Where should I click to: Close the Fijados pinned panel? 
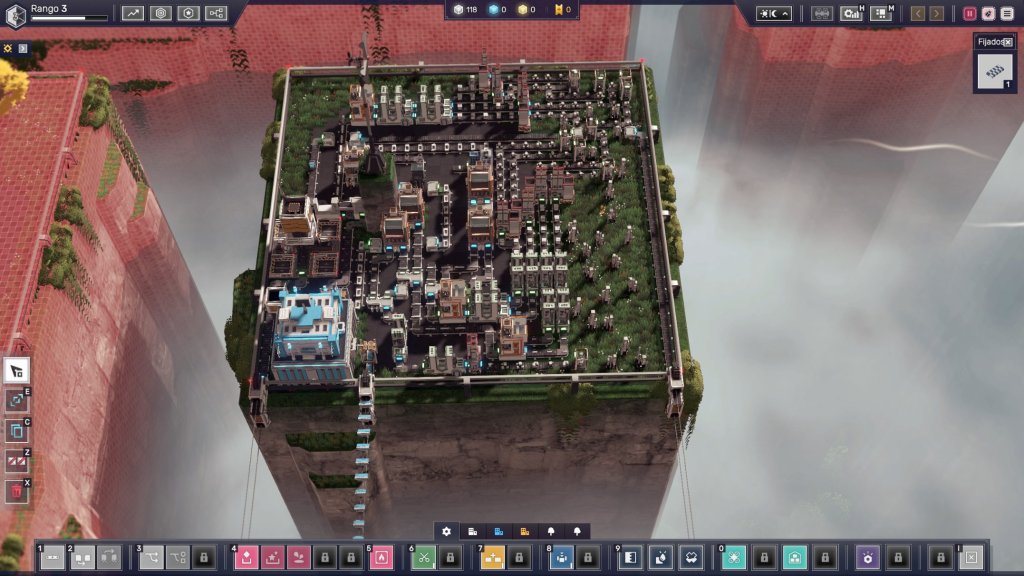tap(1008, 42)
